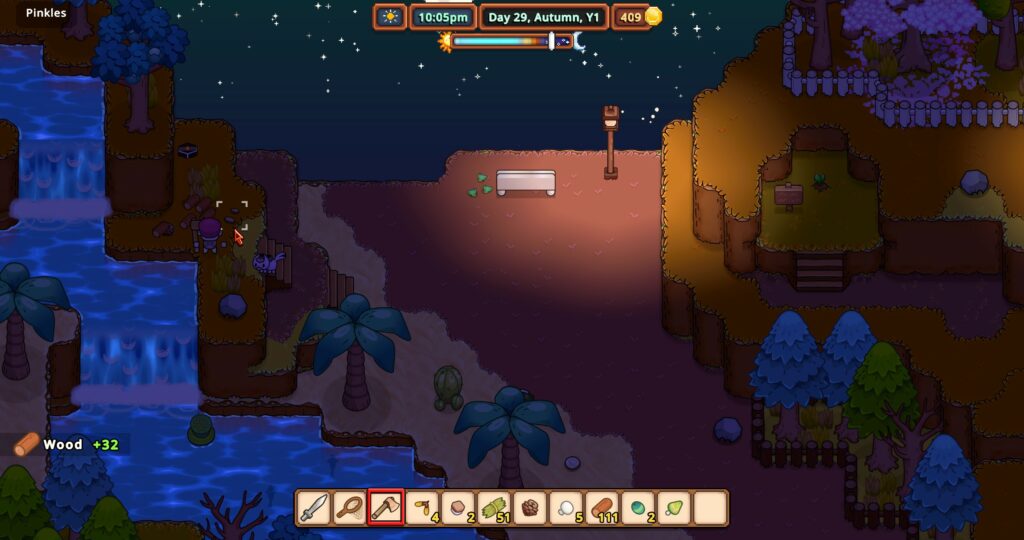The height and width of the screenshot is (540, 1024).
Task: Select the wood log stack of 111
Action: pos(602,508)
